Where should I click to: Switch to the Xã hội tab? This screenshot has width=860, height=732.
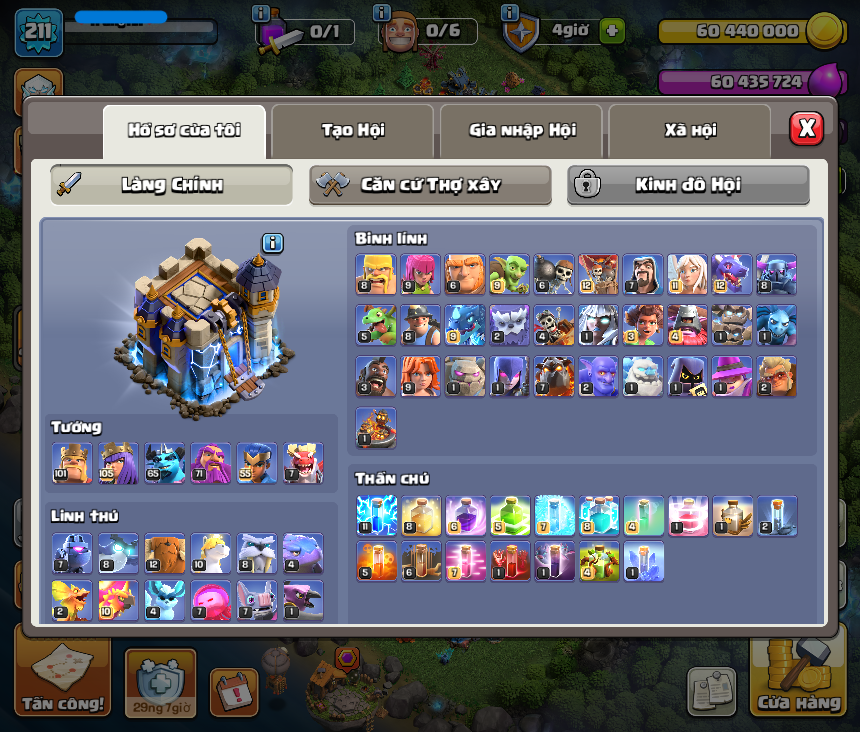coord(689,130)
